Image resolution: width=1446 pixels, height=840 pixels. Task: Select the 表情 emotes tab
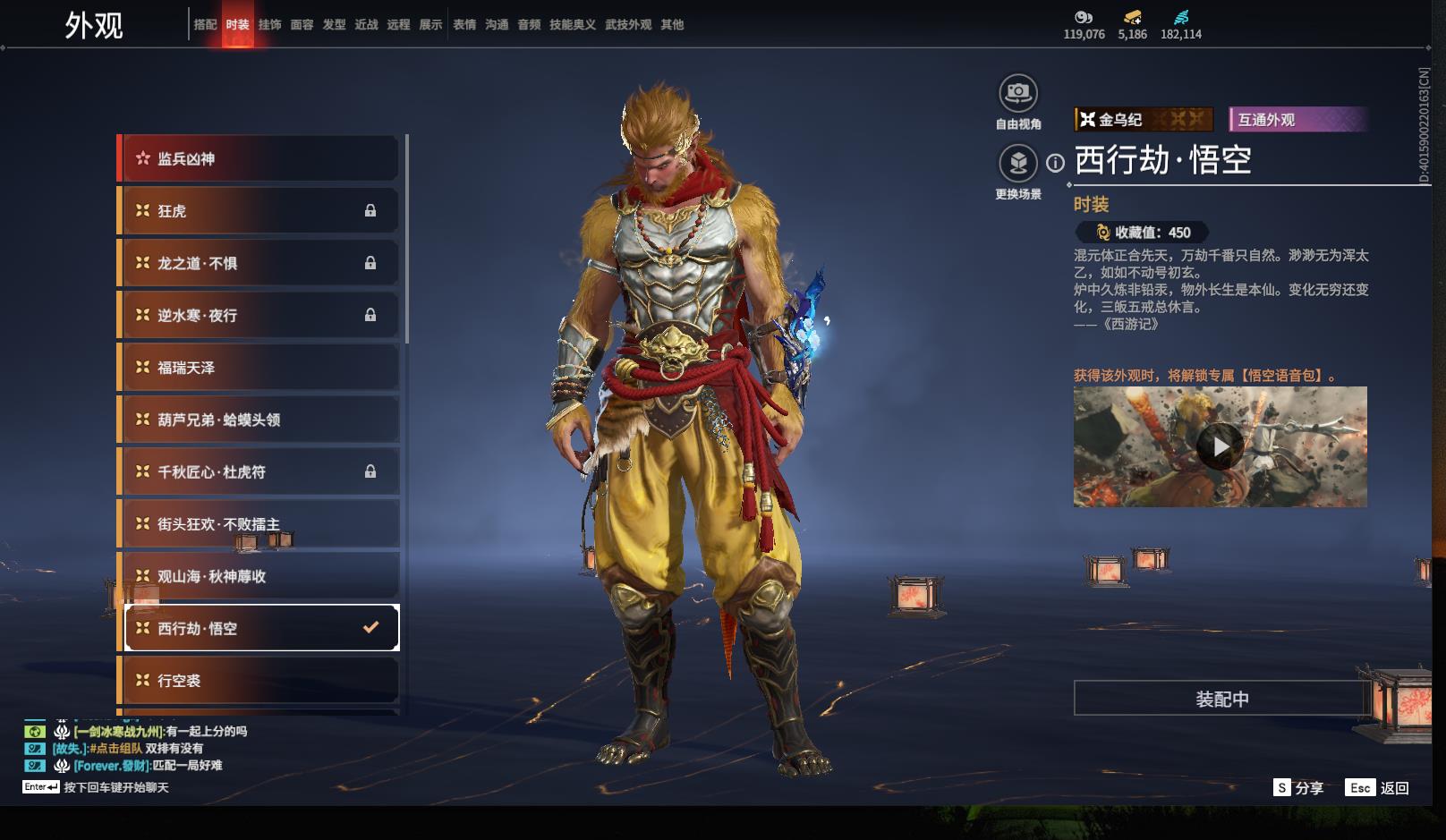(464, 25)
